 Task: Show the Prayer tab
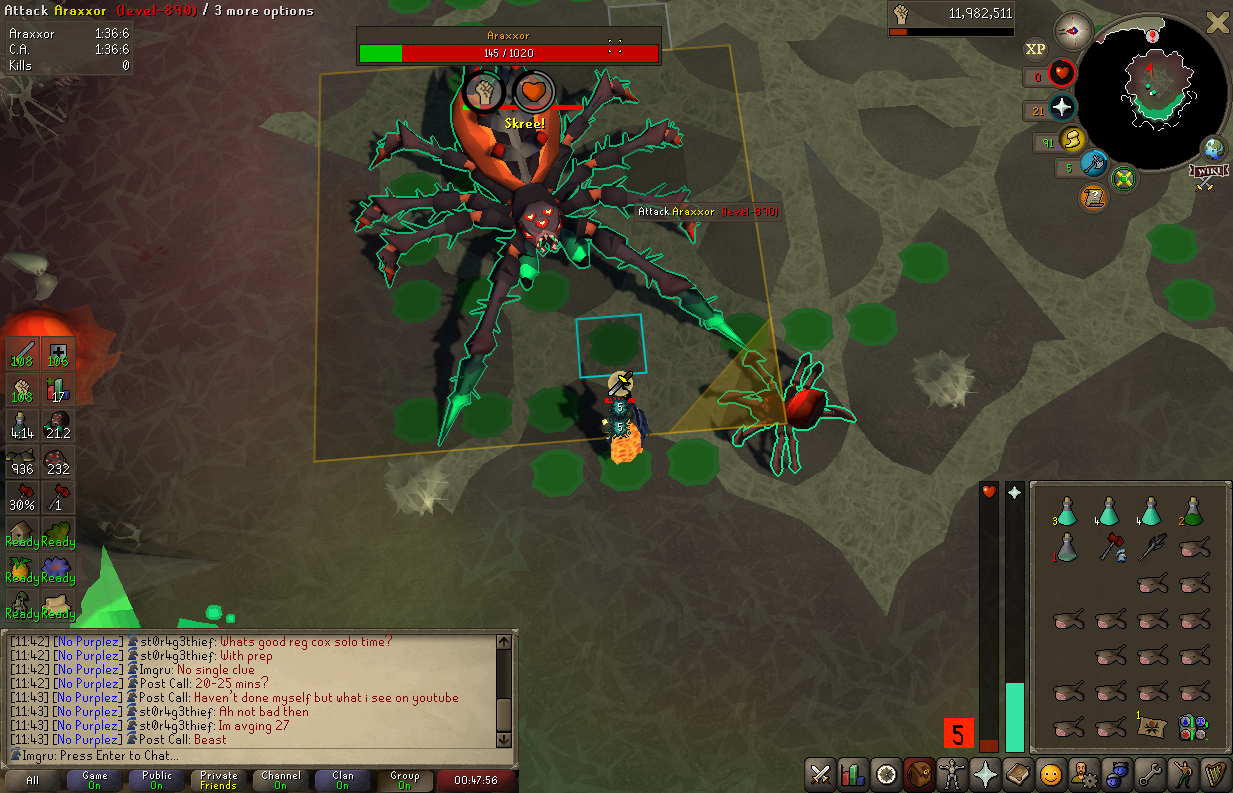tap(985, 773)
